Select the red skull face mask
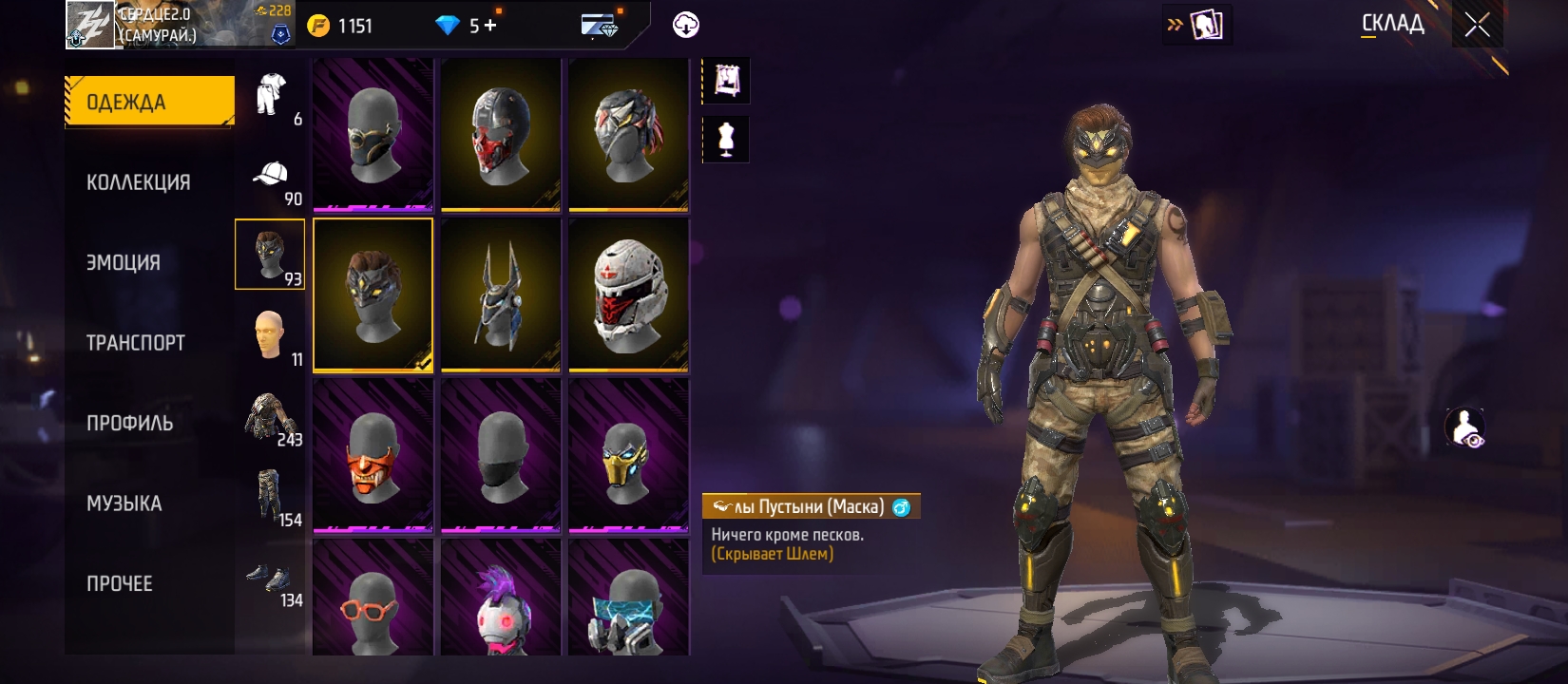The image size is (1568, 684). (x=501, y=135)
